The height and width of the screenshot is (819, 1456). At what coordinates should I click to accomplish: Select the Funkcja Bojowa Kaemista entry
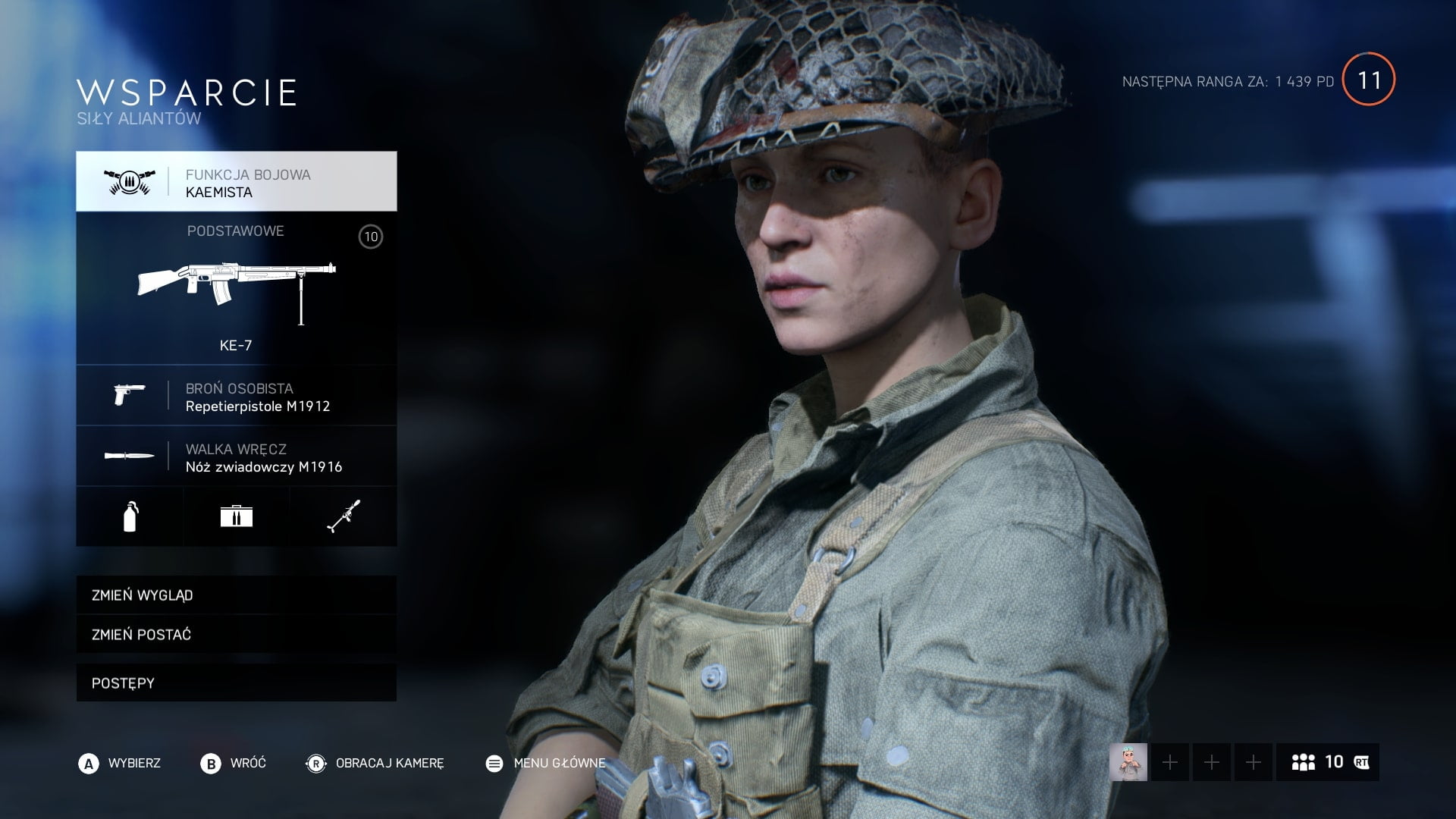coord(236,182)
